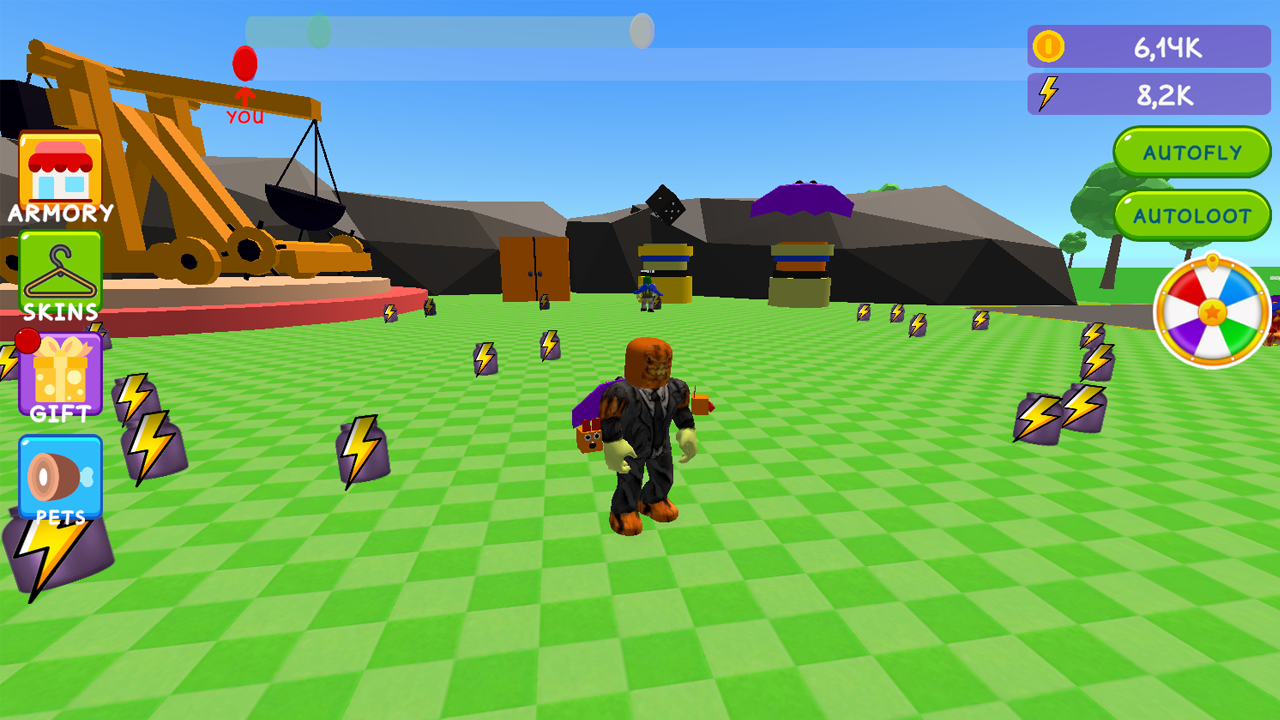Select the 8,2K energy balance display
The height and width of the screenshot is (720, 1280).
point(1167,94)
